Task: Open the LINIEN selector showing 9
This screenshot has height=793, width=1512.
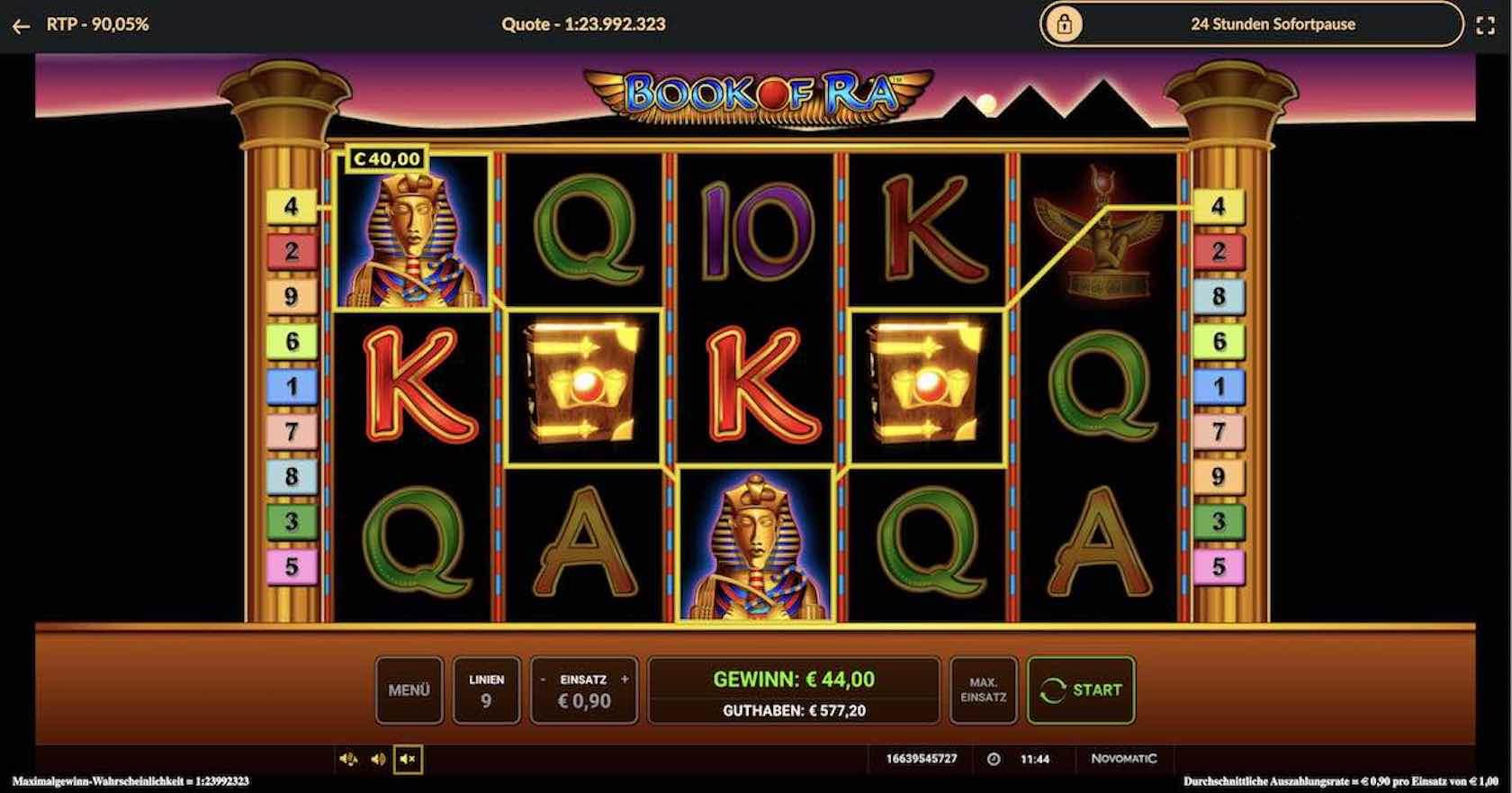Action: (x=486, y=689)
